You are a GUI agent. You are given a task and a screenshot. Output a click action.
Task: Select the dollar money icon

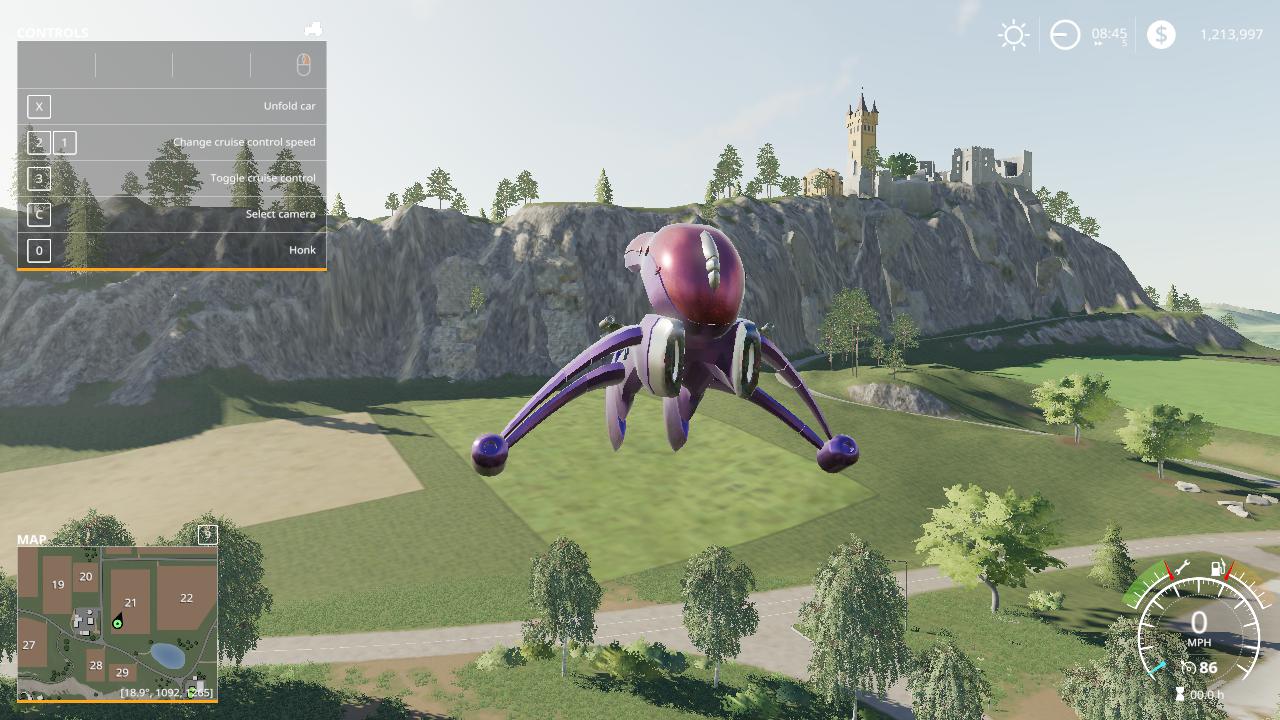click(x=1161, y=35)
